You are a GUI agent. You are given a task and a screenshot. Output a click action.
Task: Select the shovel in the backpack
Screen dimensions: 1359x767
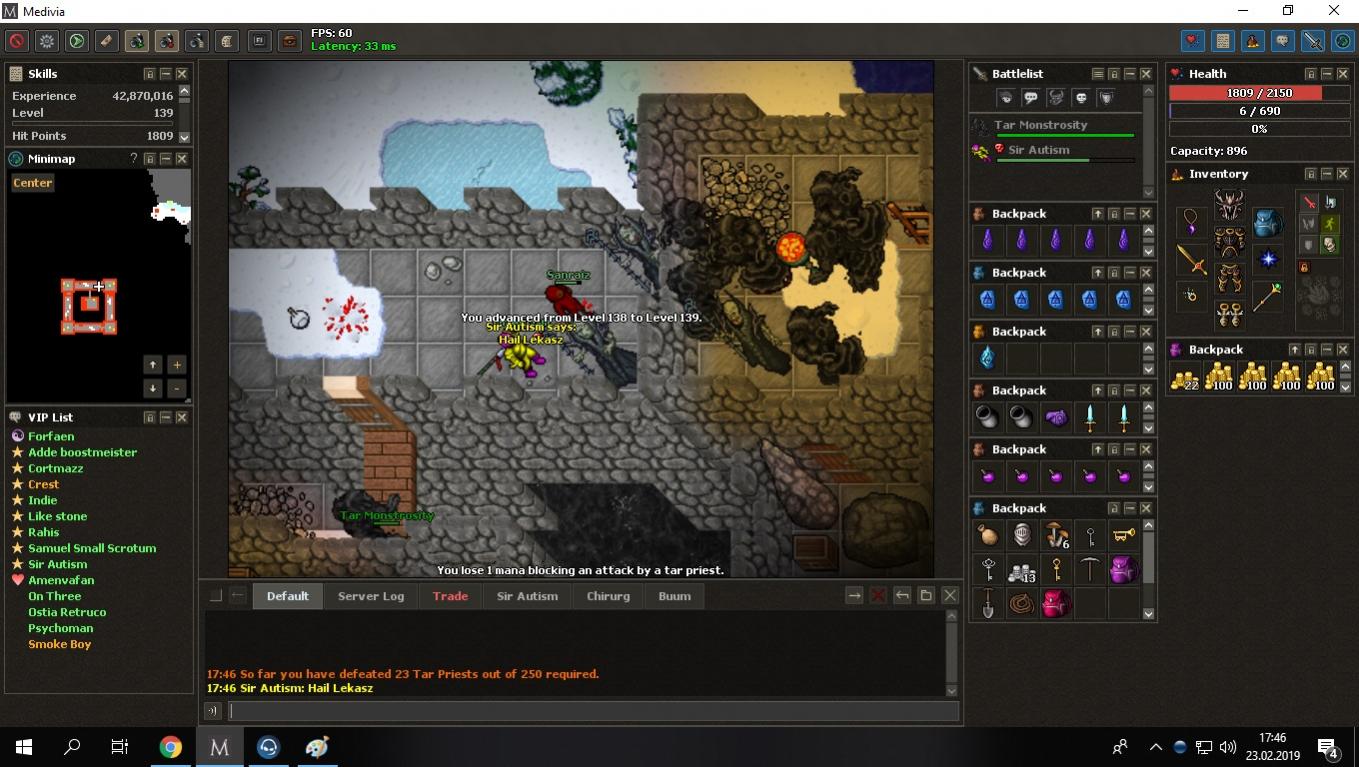pos(988,604)
